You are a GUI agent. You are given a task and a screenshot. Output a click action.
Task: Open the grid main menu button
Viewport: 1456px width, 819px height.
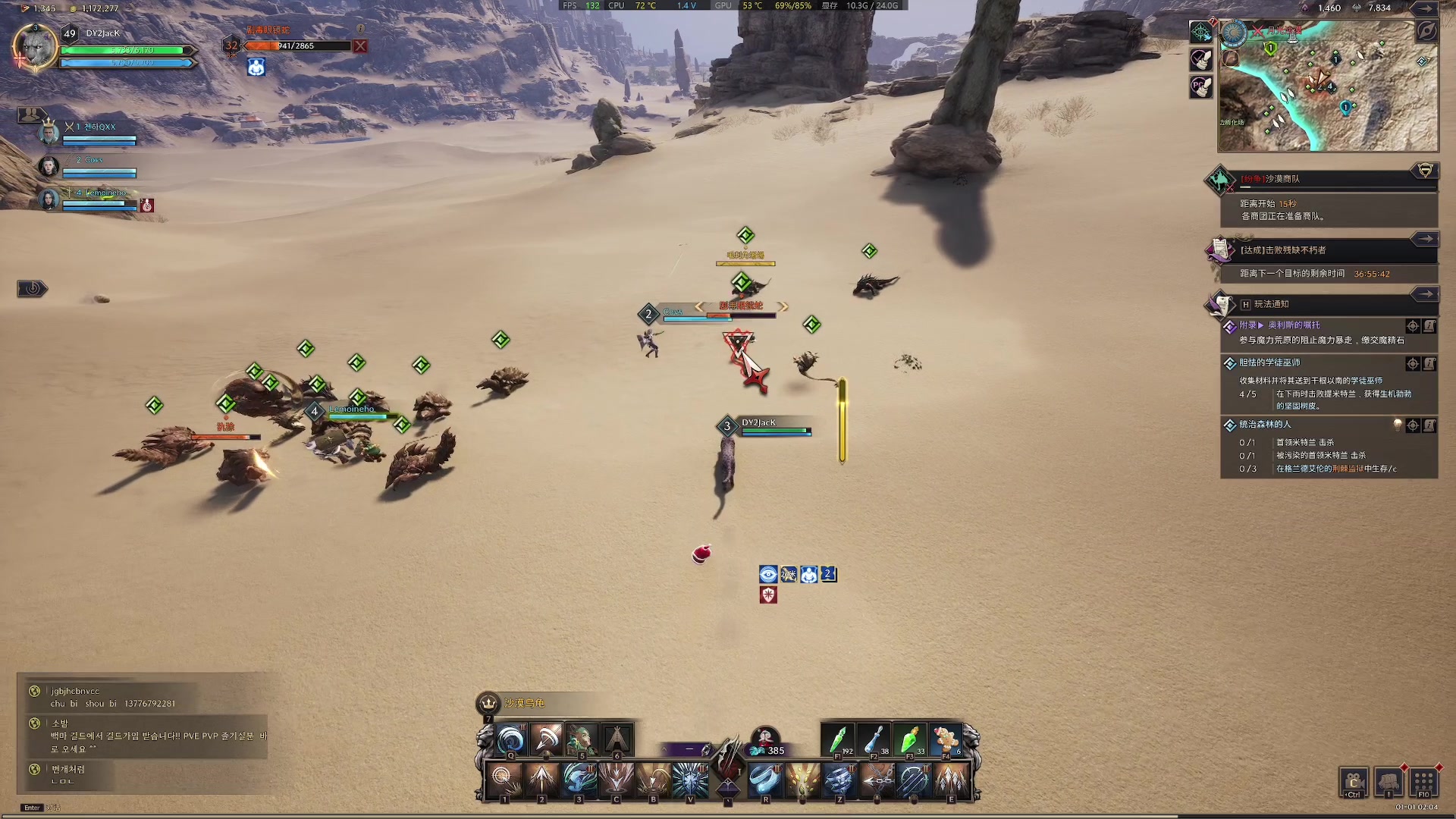(1423, 782)
